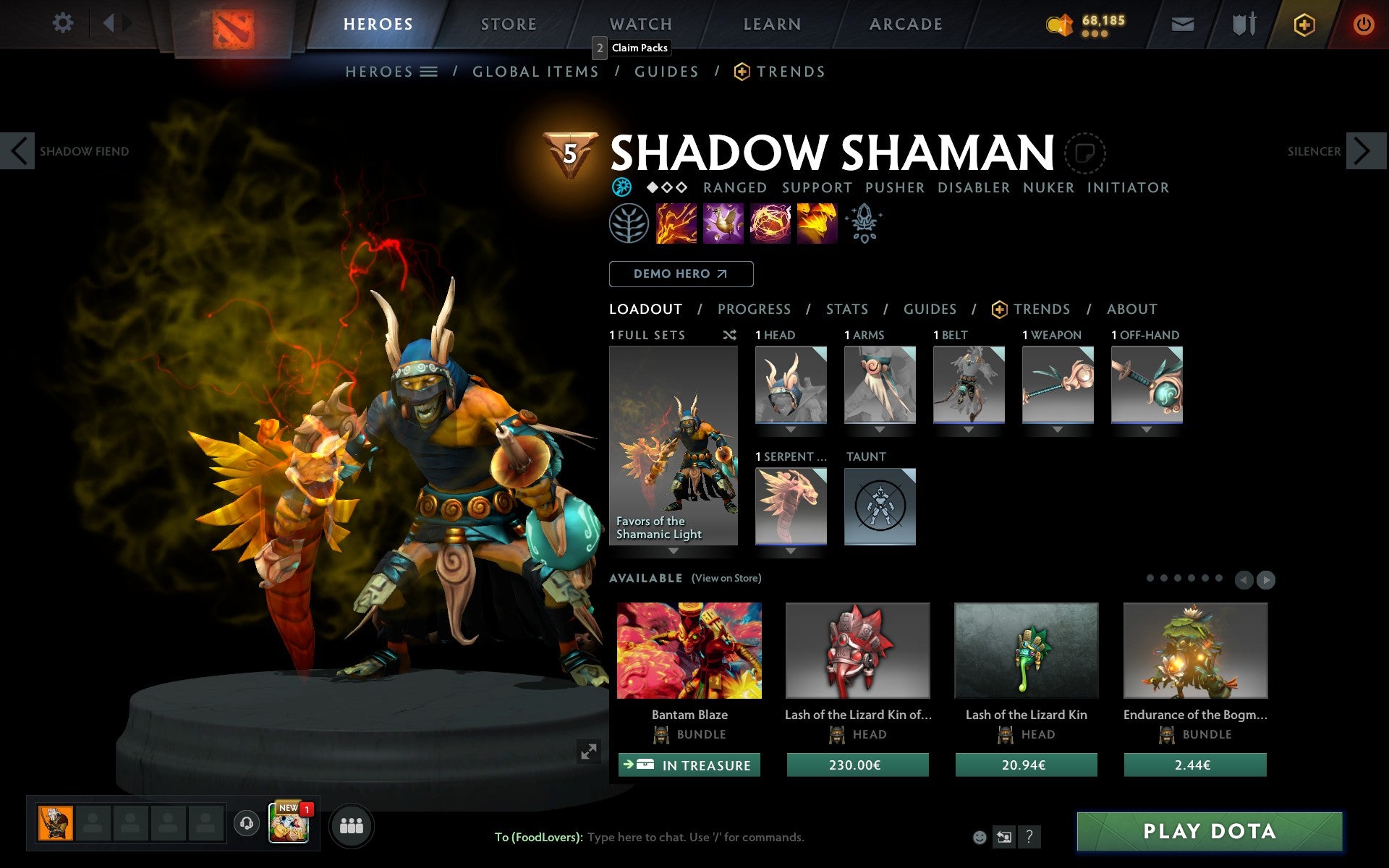Open the Shadow Shaman talent tree icon
This screenshot has height=868, width=1389.
click(629, 223)
